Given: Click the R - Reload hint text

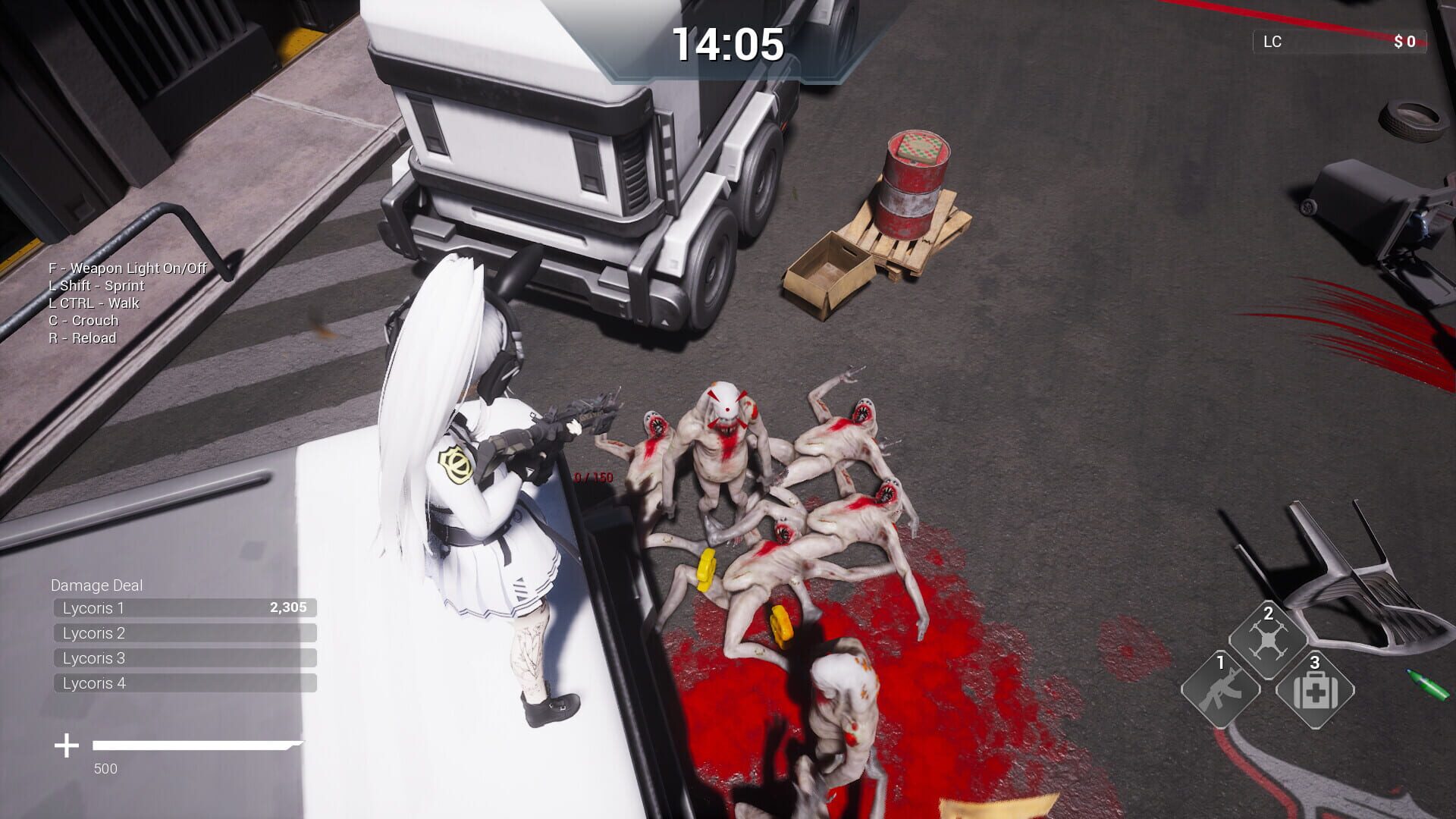Looking at the screenshot, I should click(x=82, y=337).
